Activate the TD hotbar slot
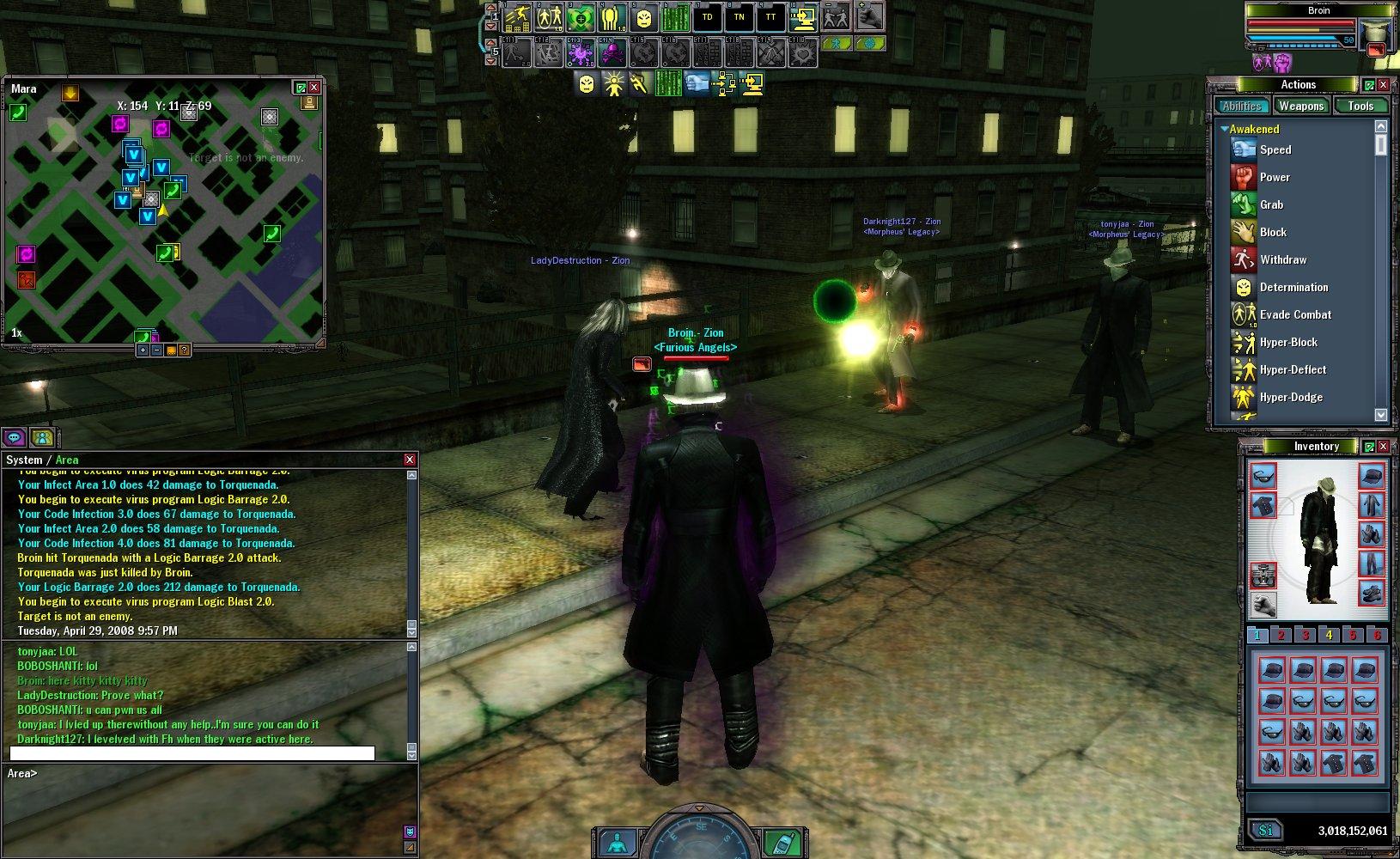1400x859 pixels. (x=707, y=17)
